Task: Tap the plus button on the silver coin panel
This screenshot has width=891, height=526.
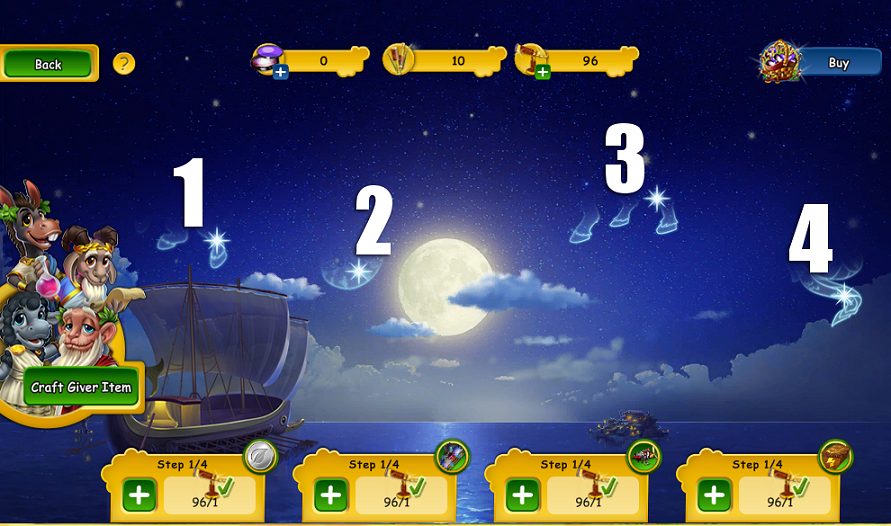Action: [x=139, y=495]
